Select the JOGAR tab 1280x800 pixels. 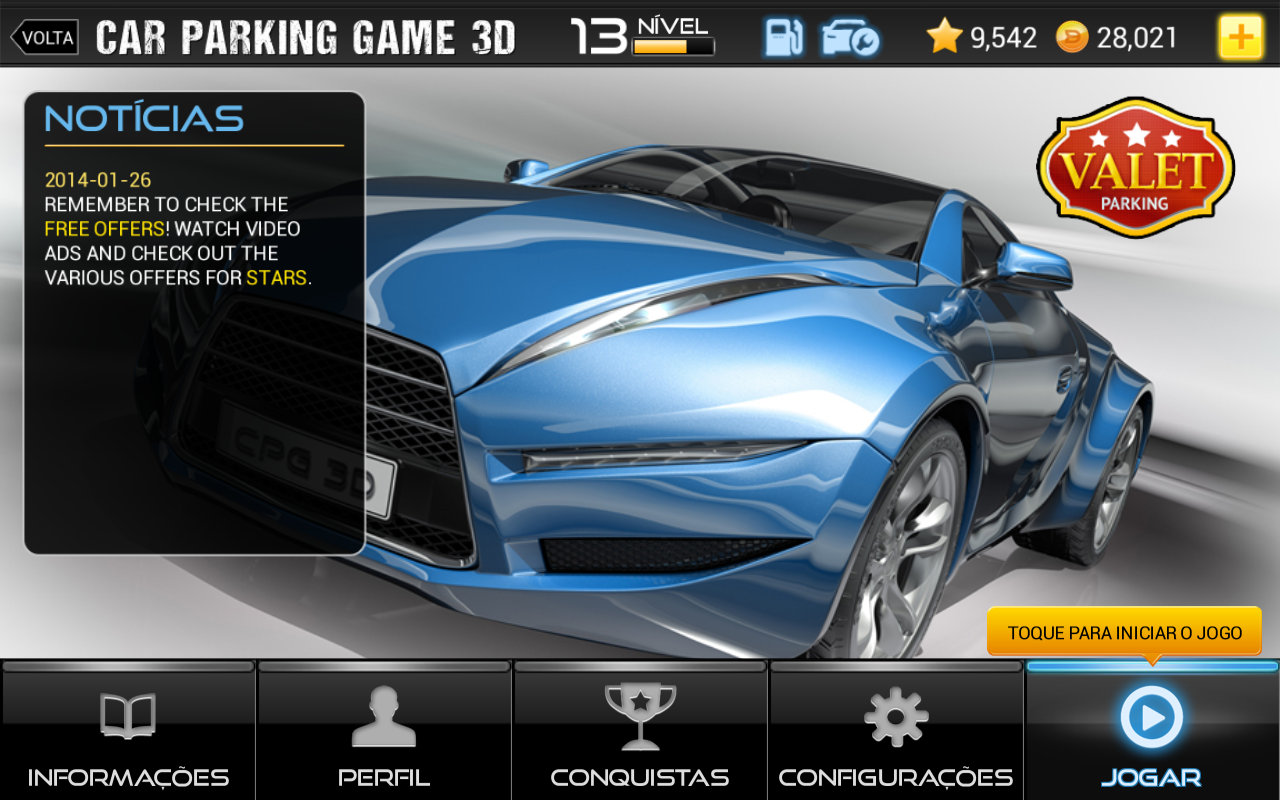1151,776
